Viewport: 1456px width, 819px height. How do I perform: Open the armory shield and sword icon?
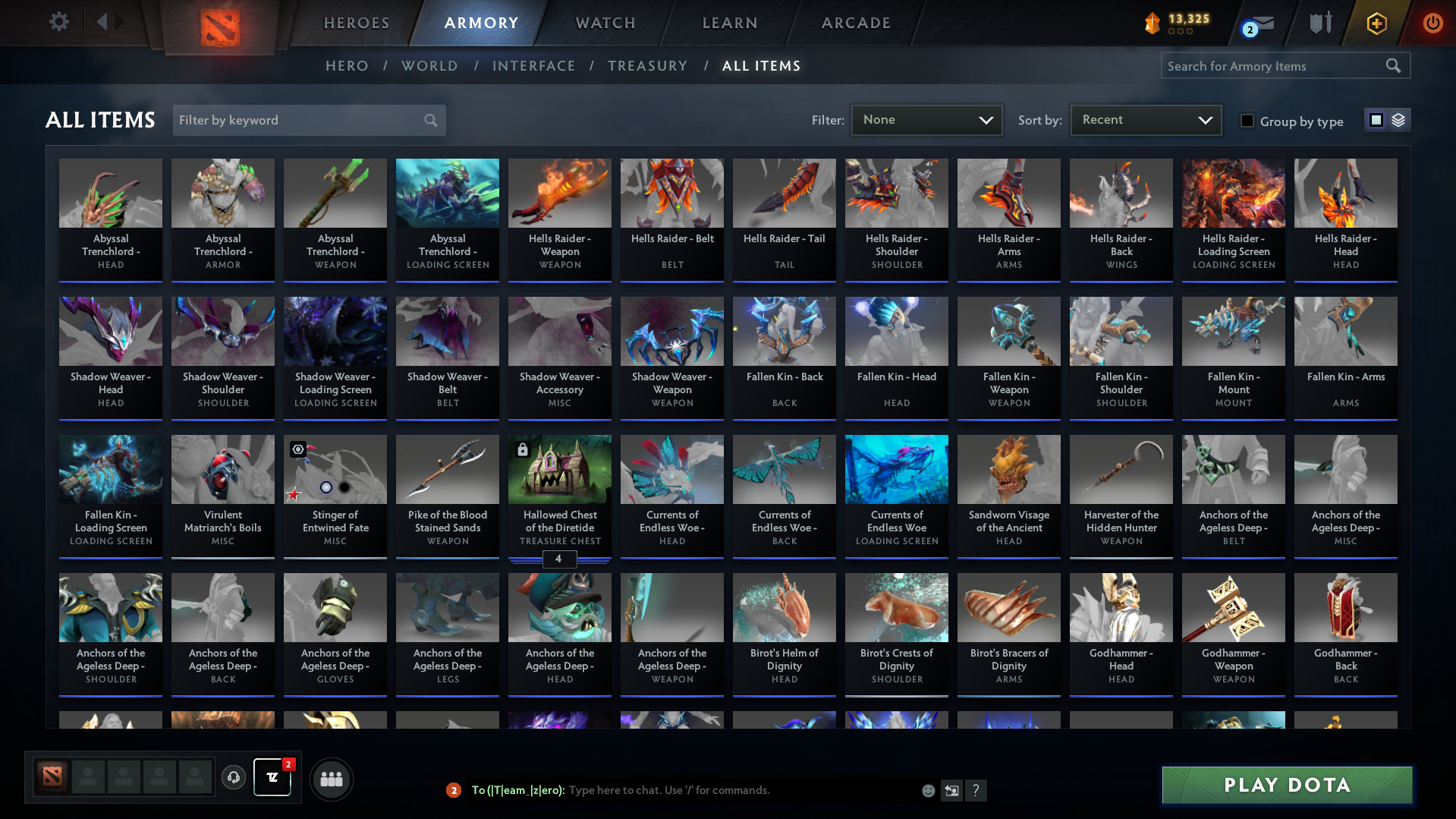(1320, 23)
